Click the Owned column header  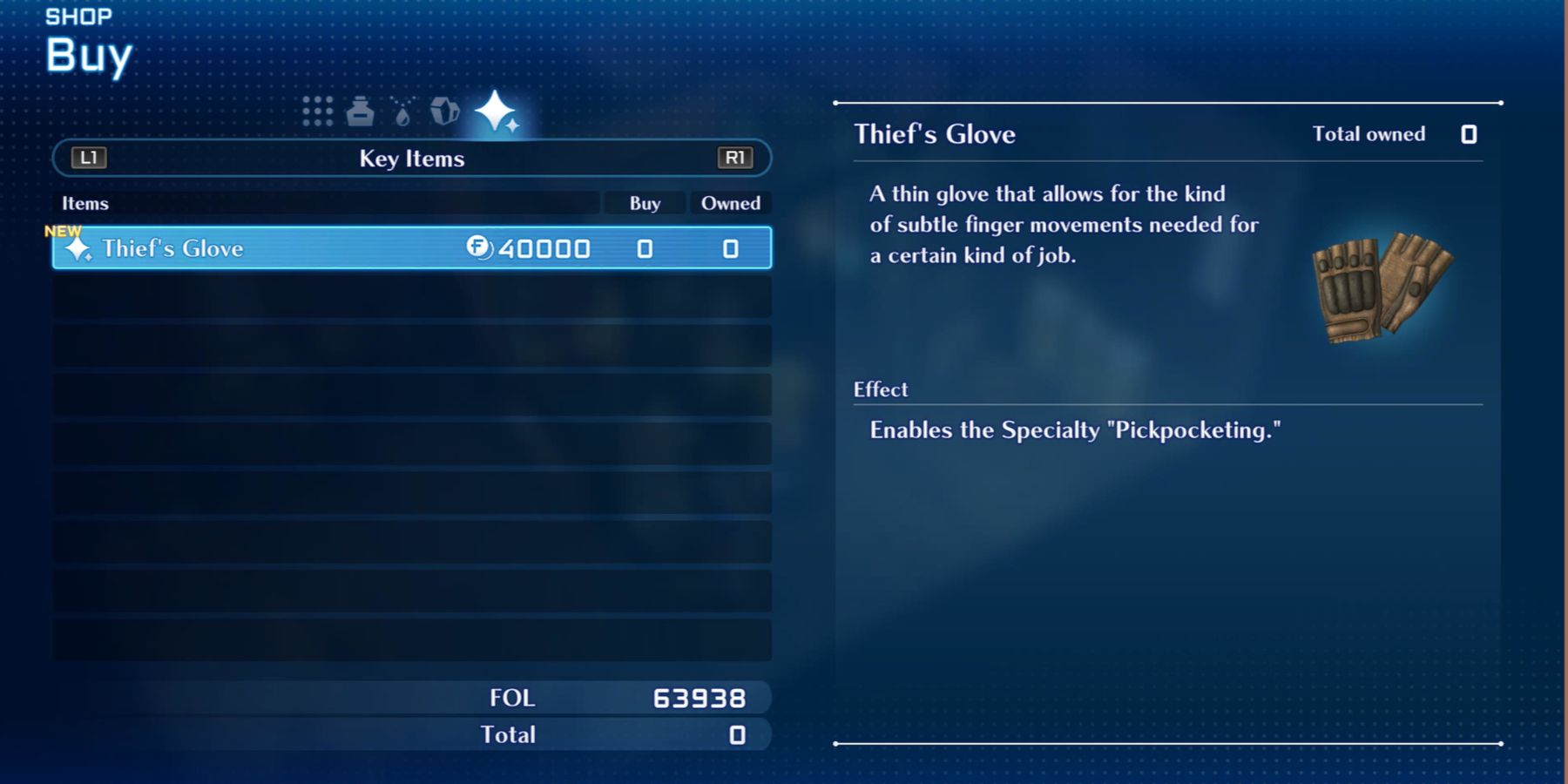[x=731, y=203]
